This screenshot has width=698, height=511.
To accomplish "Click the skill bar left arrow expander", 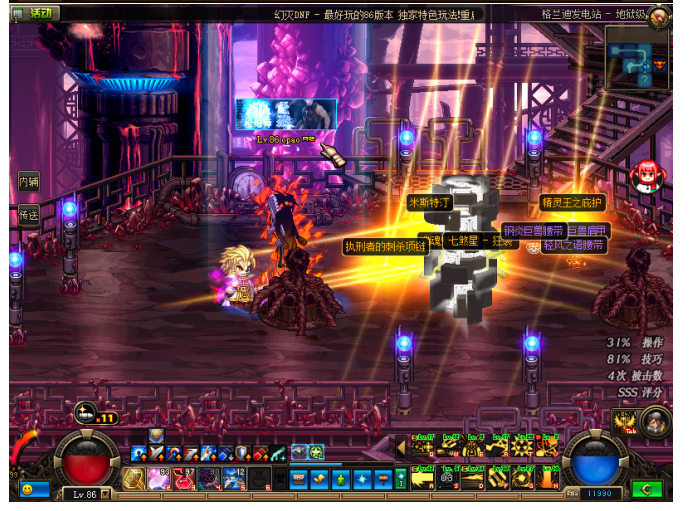I will 402,448.
